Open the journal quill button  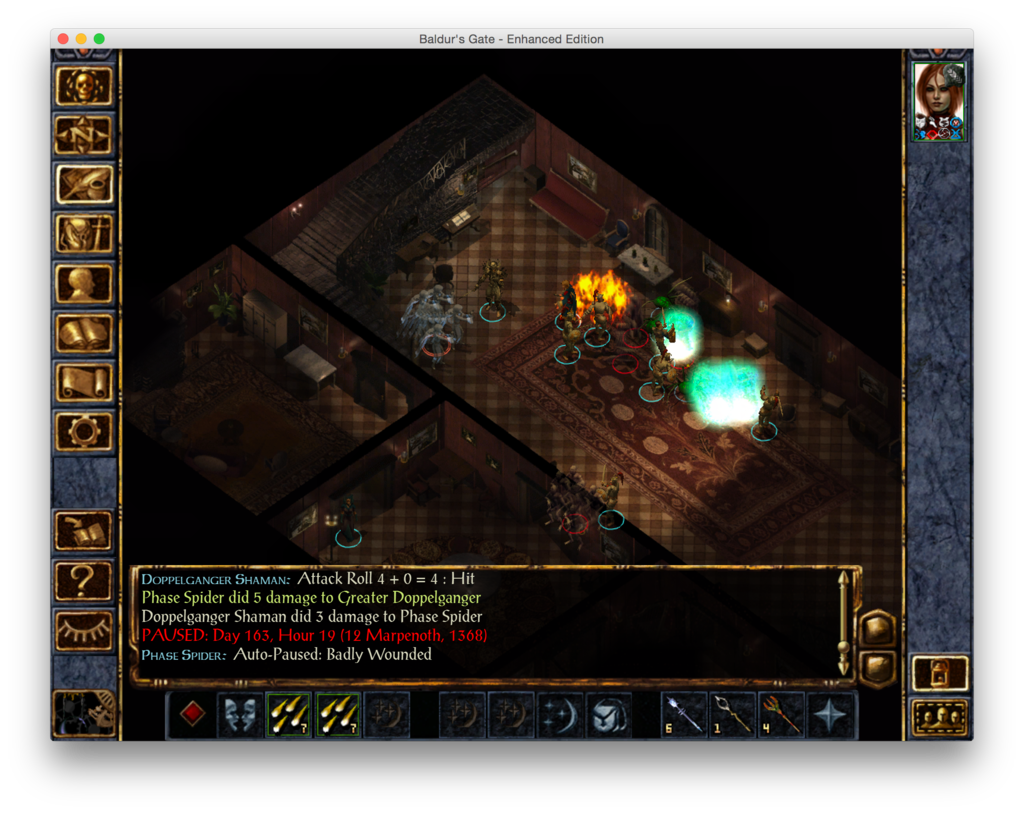[x=84, y=184]
